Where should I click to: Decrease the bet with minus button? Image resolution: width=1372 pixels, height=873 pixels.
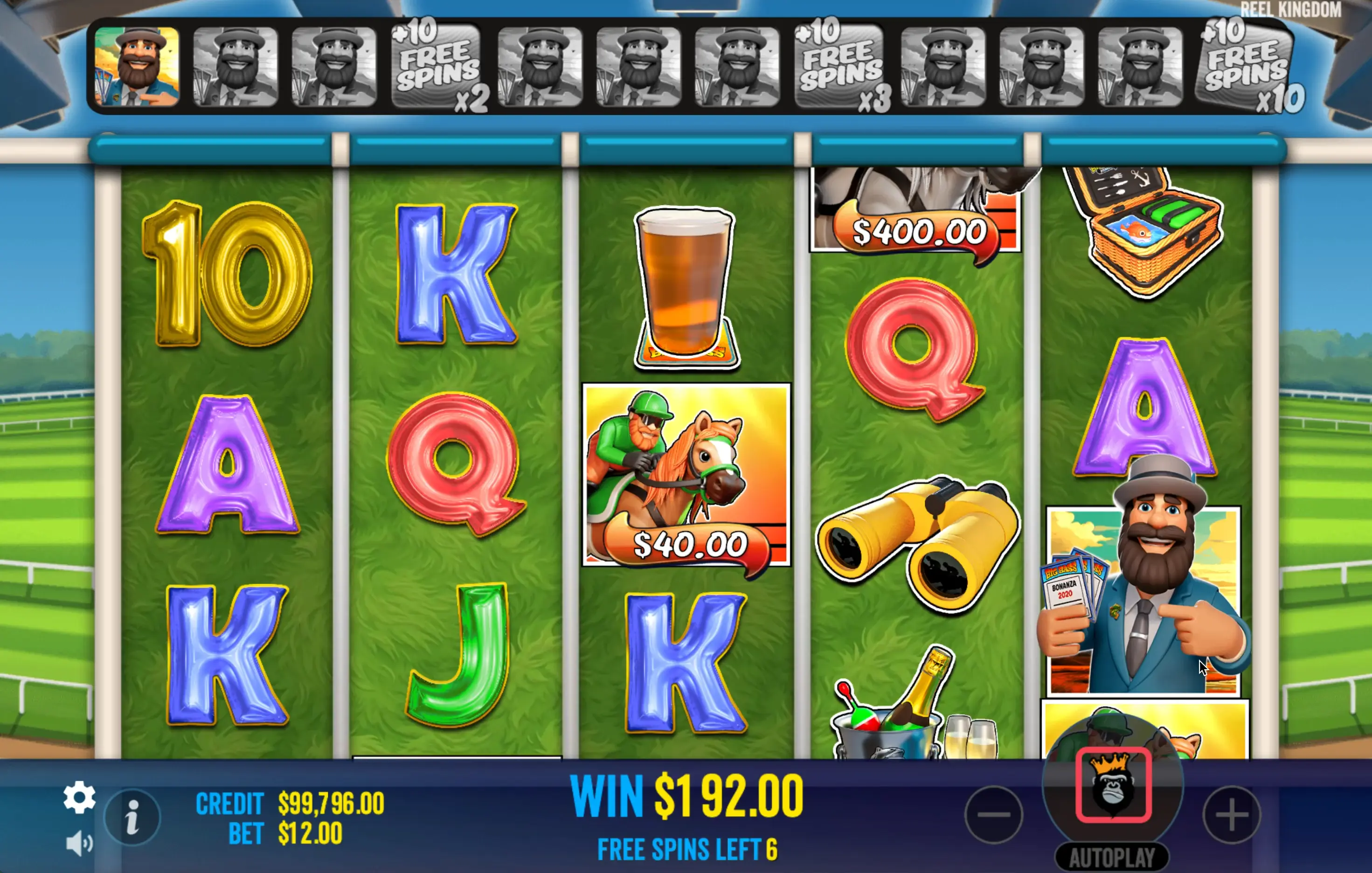pos(994,814)
